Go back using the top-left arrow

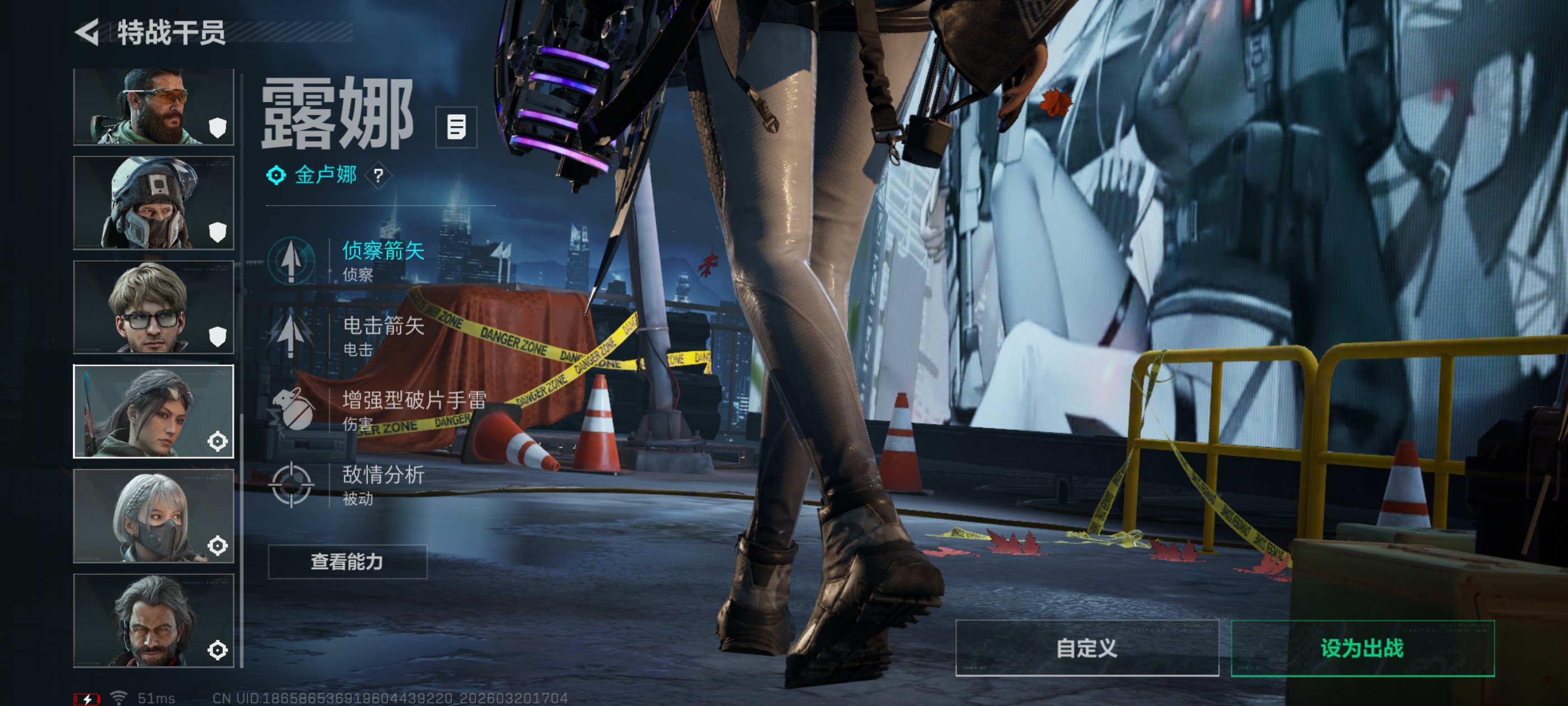click(x=87, y=32)
